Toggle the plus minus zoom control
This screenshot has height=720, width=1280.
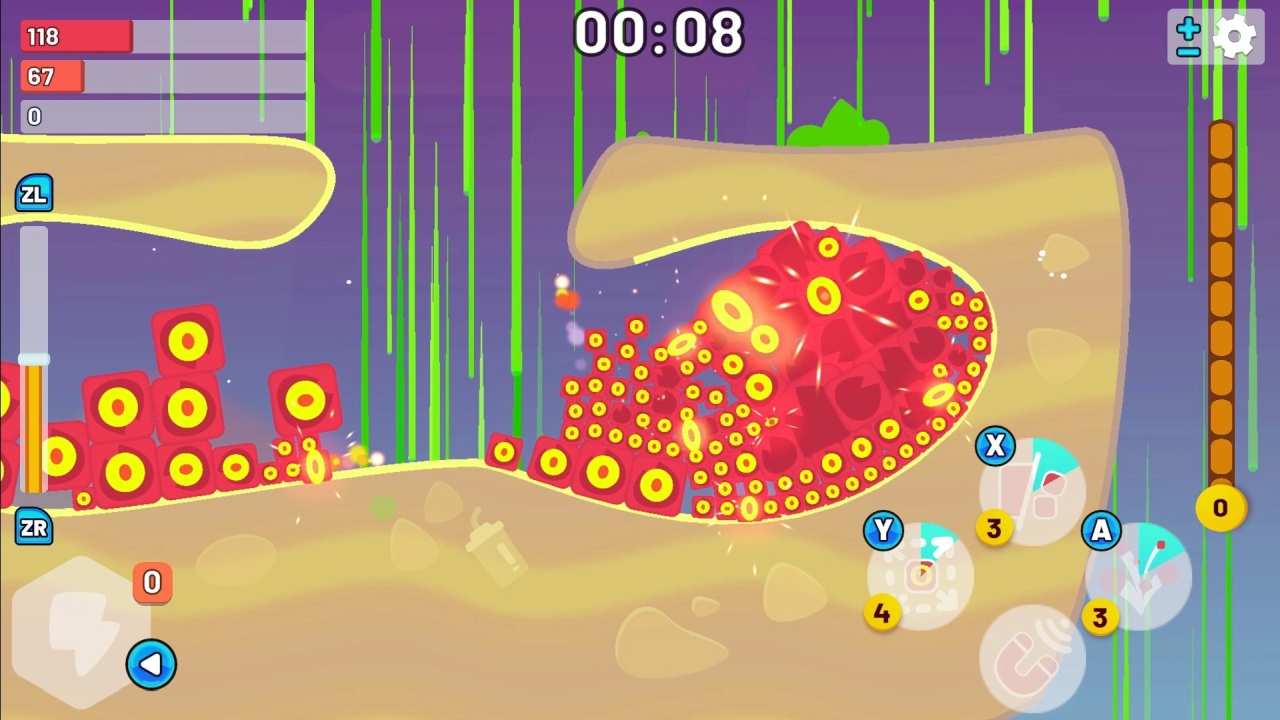tap(1186, 34)
